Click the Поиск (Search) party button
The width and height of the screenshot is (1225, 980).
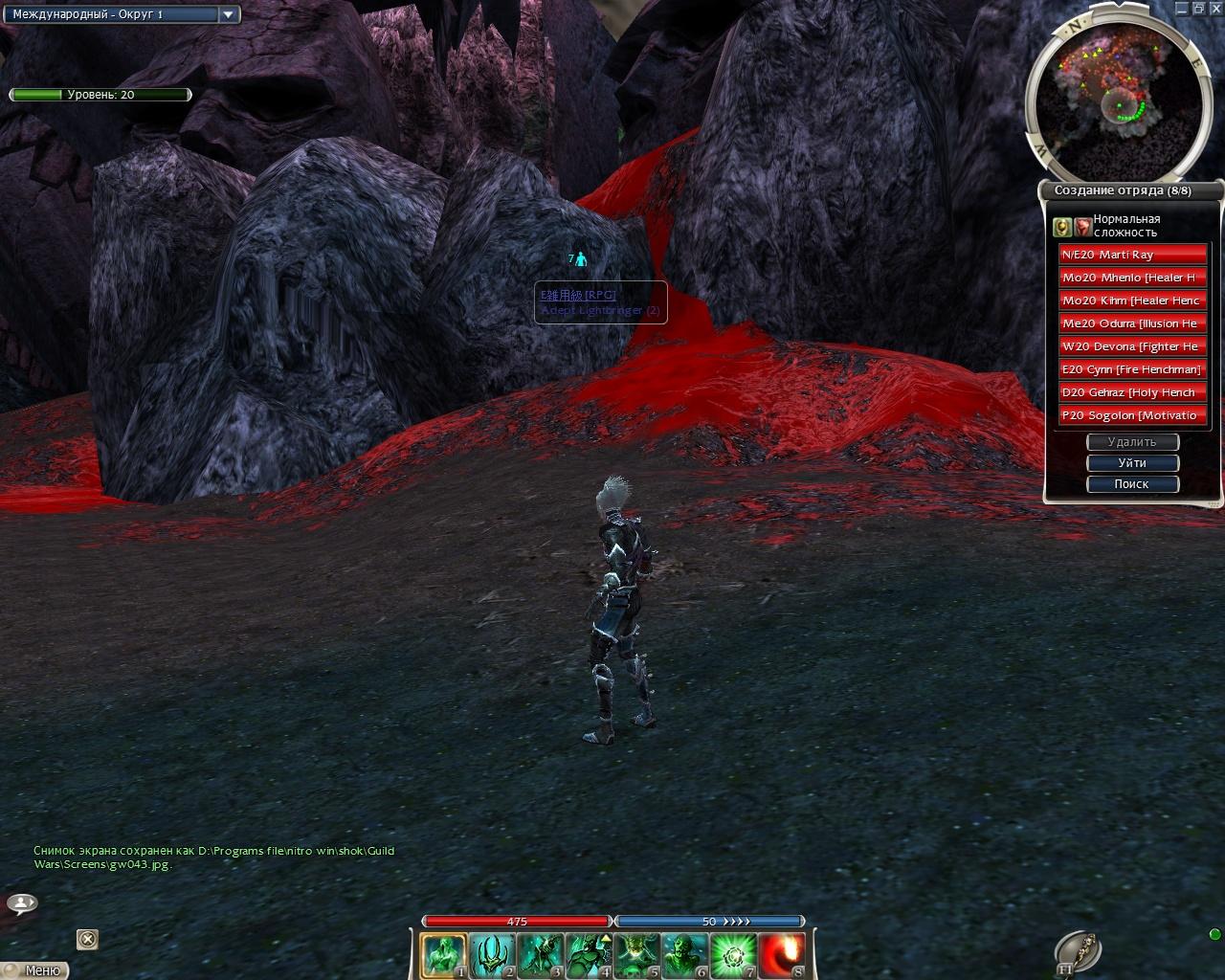tap(1132, 484)
